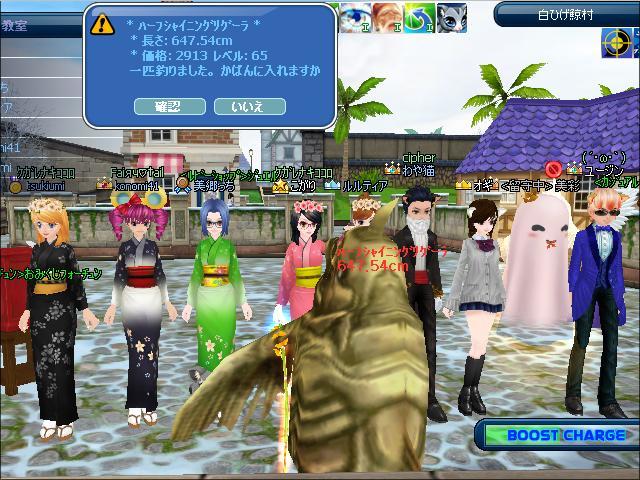Viewport: 640px width, 480px height.
Task: Select the blue eye buff icon
Action: (355, 17)
